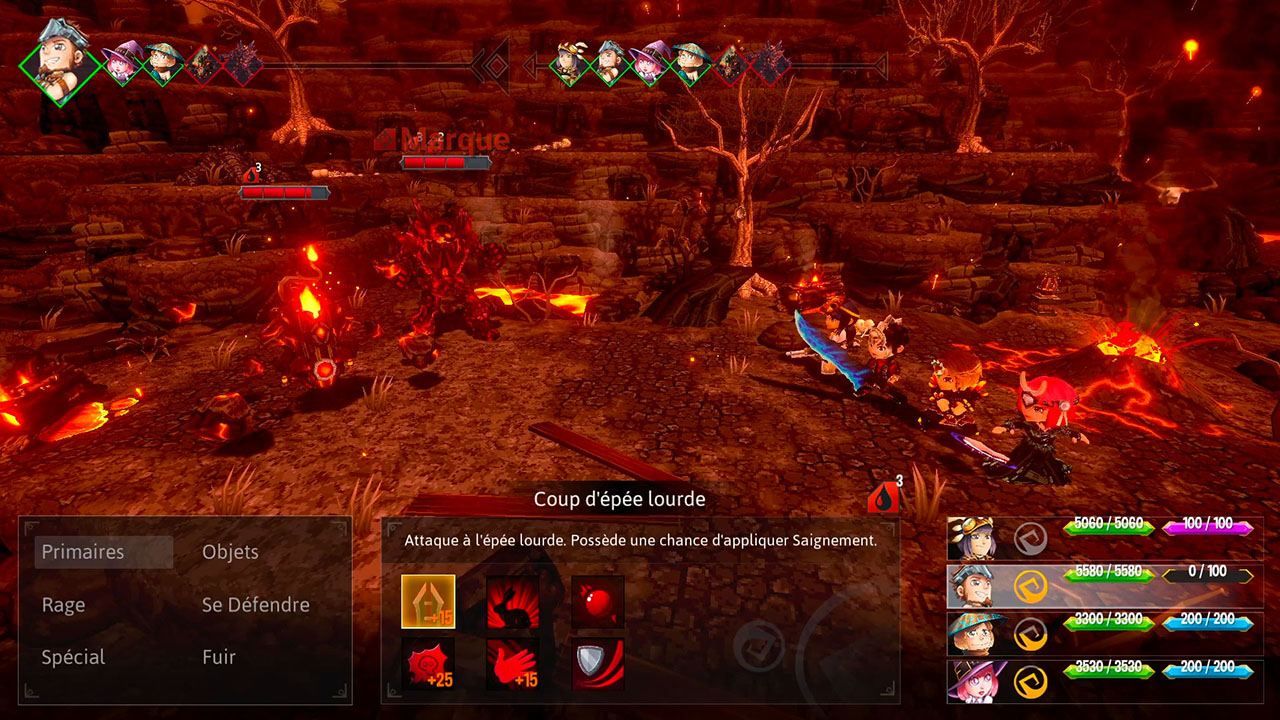
Task: Activate the silver shield skill
Action: (x=598, y=664)
